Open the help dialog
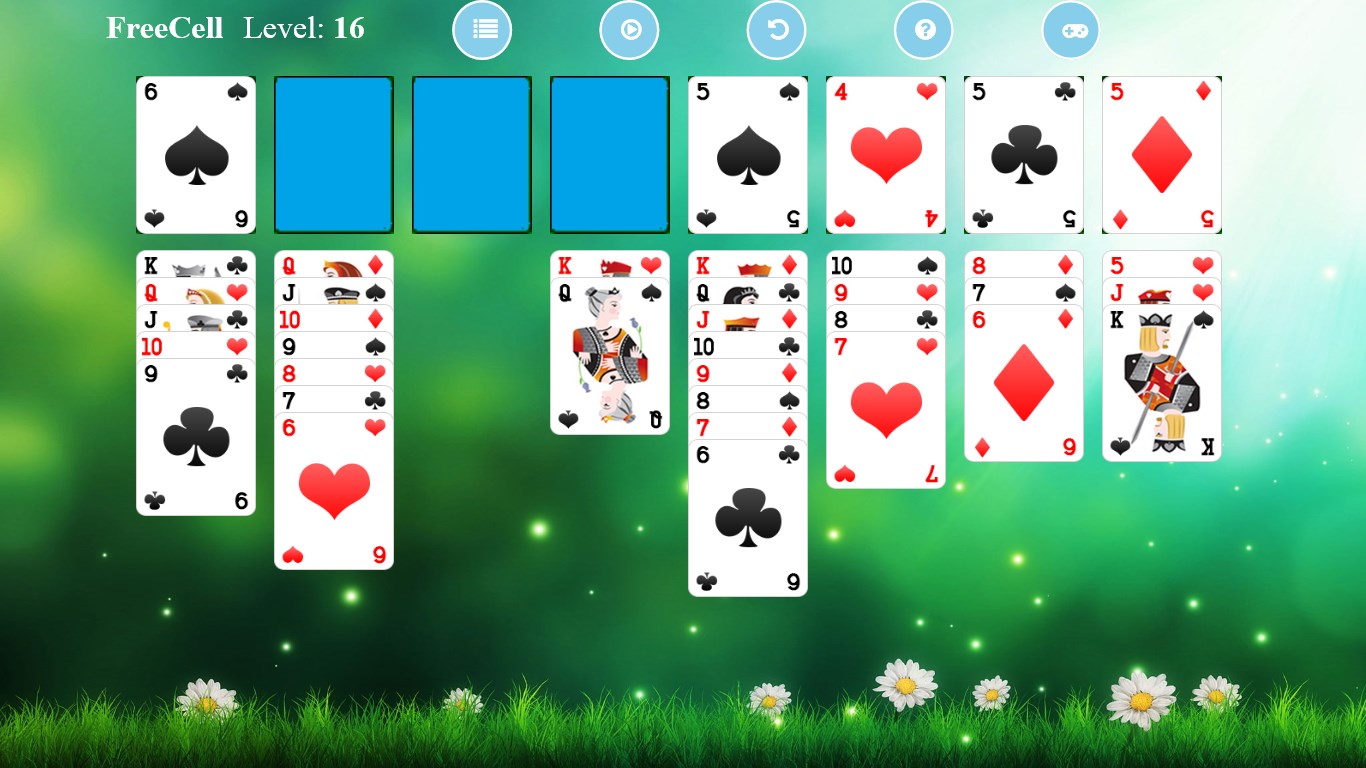 (923, 30)
